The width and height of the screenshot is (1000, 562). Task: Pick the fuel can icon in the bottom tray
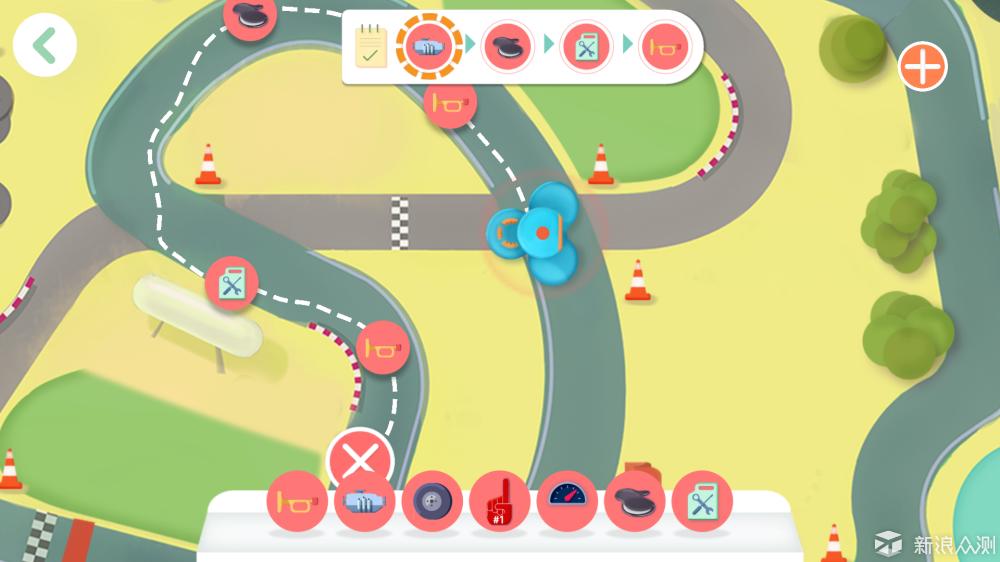click(702, 500)
